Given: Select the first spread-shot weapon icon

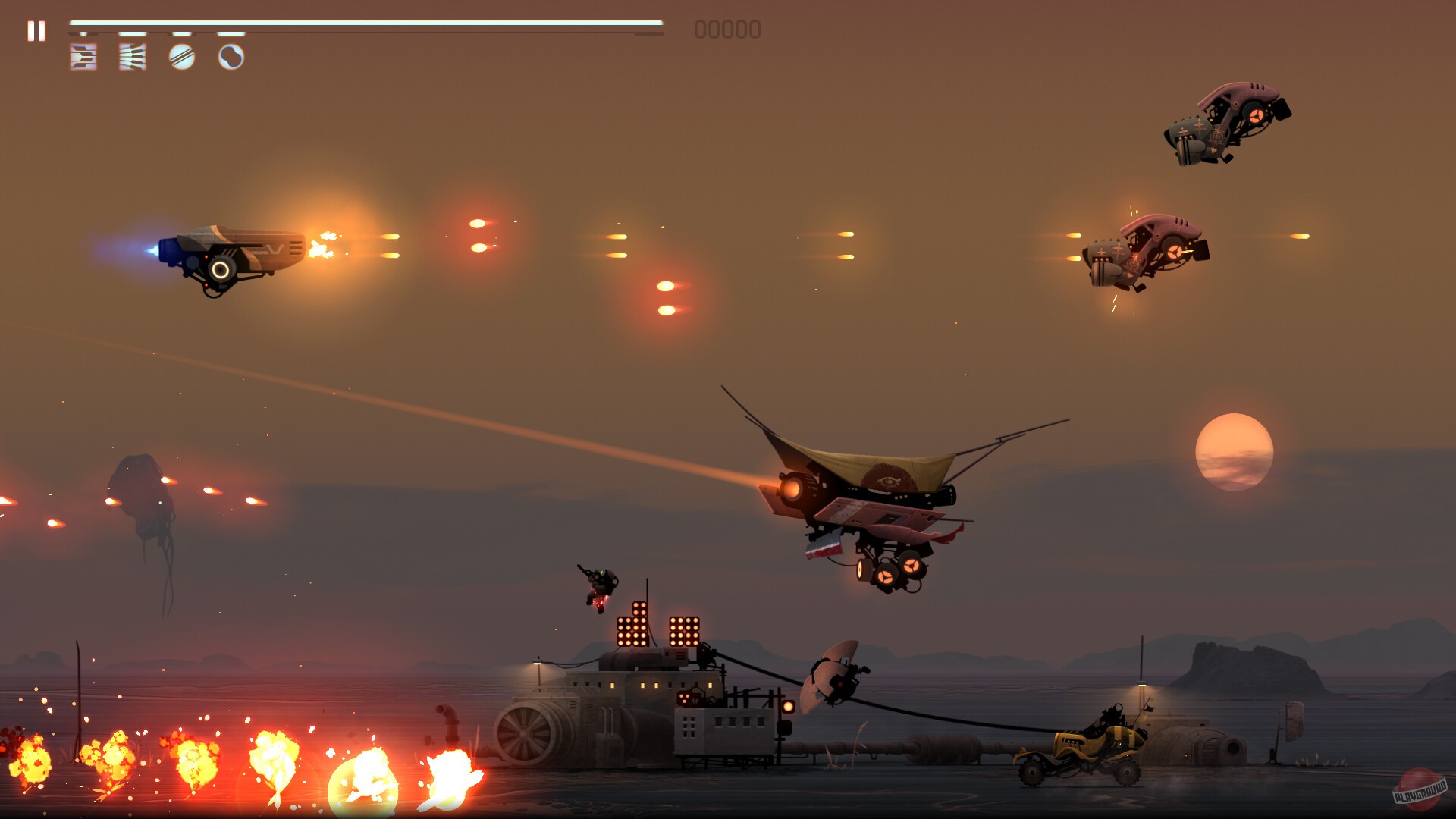Looking at the screenshot, I should tap(83, 58).
